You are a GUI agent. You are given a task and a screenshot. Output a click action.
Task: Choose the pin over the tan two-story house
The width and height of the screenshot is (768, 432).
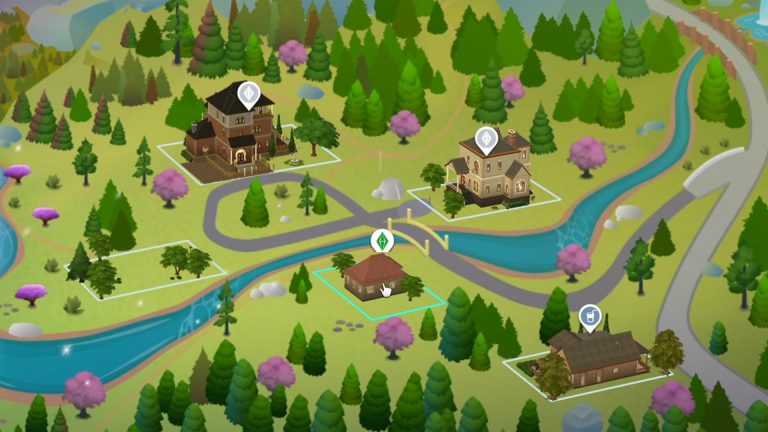(486, 139)
